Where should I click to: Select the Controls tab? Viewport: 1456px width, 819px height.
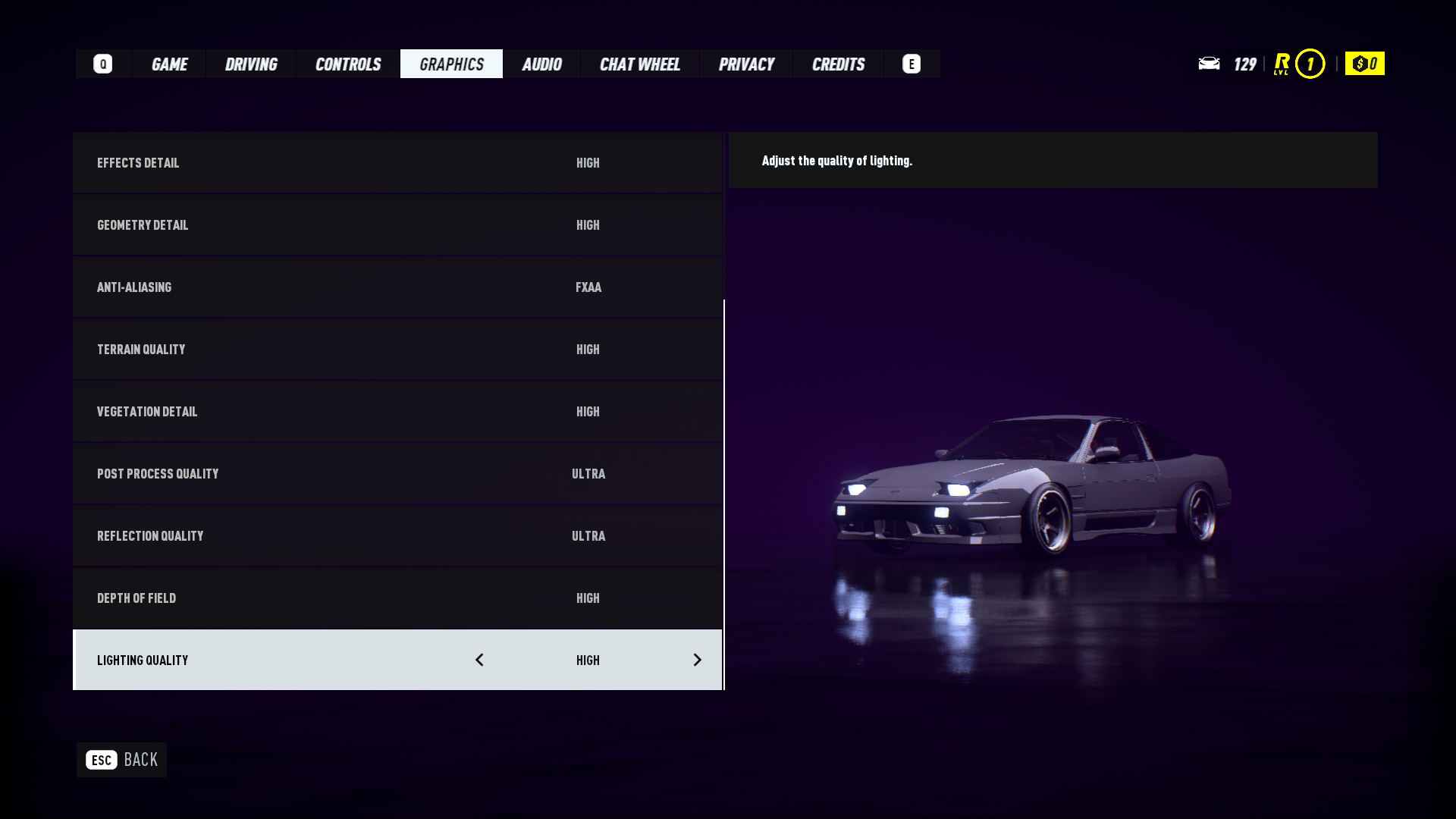348,64
